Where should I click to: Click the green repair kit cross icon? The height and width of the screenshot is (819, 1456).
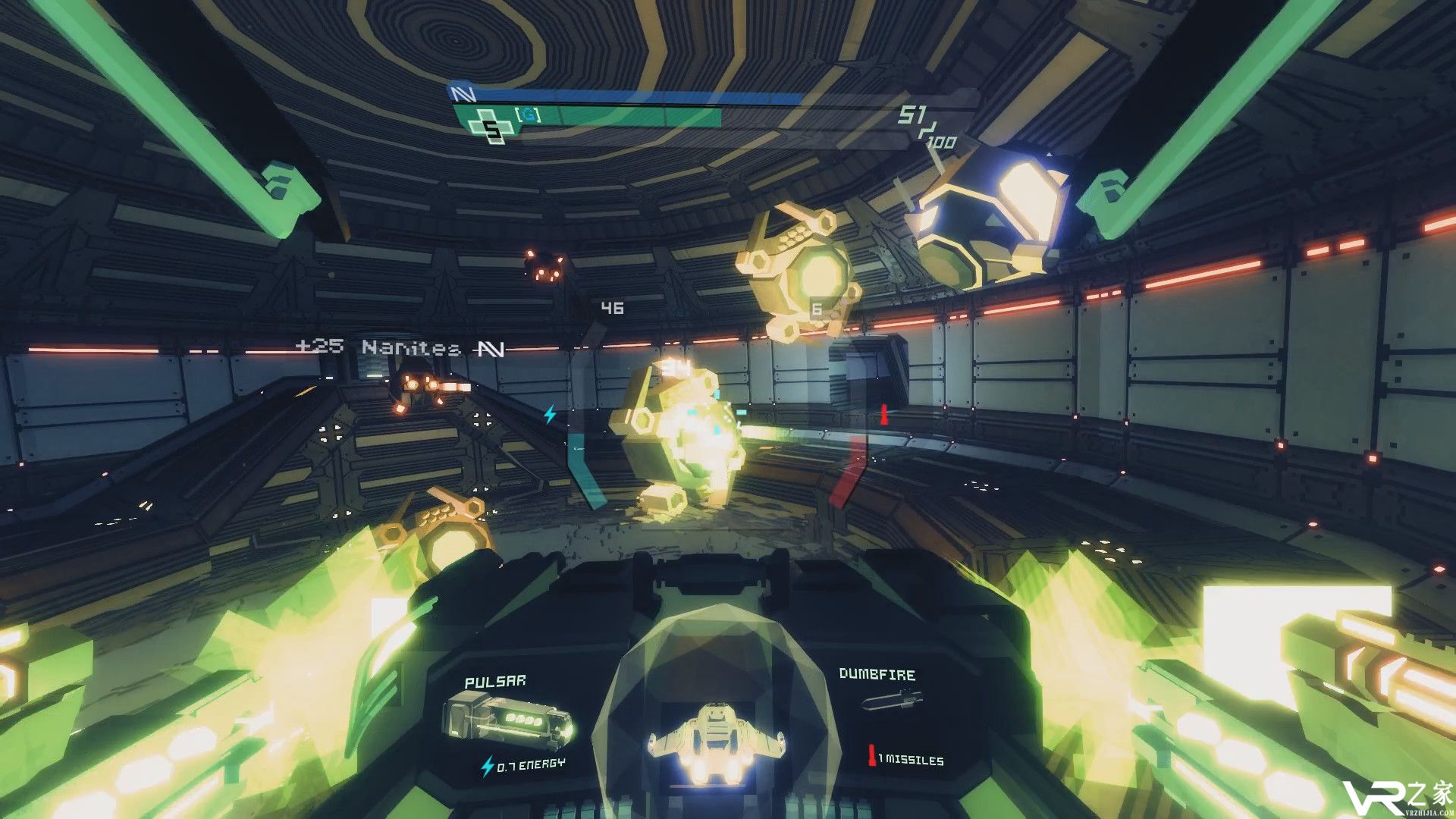(491, 127)
